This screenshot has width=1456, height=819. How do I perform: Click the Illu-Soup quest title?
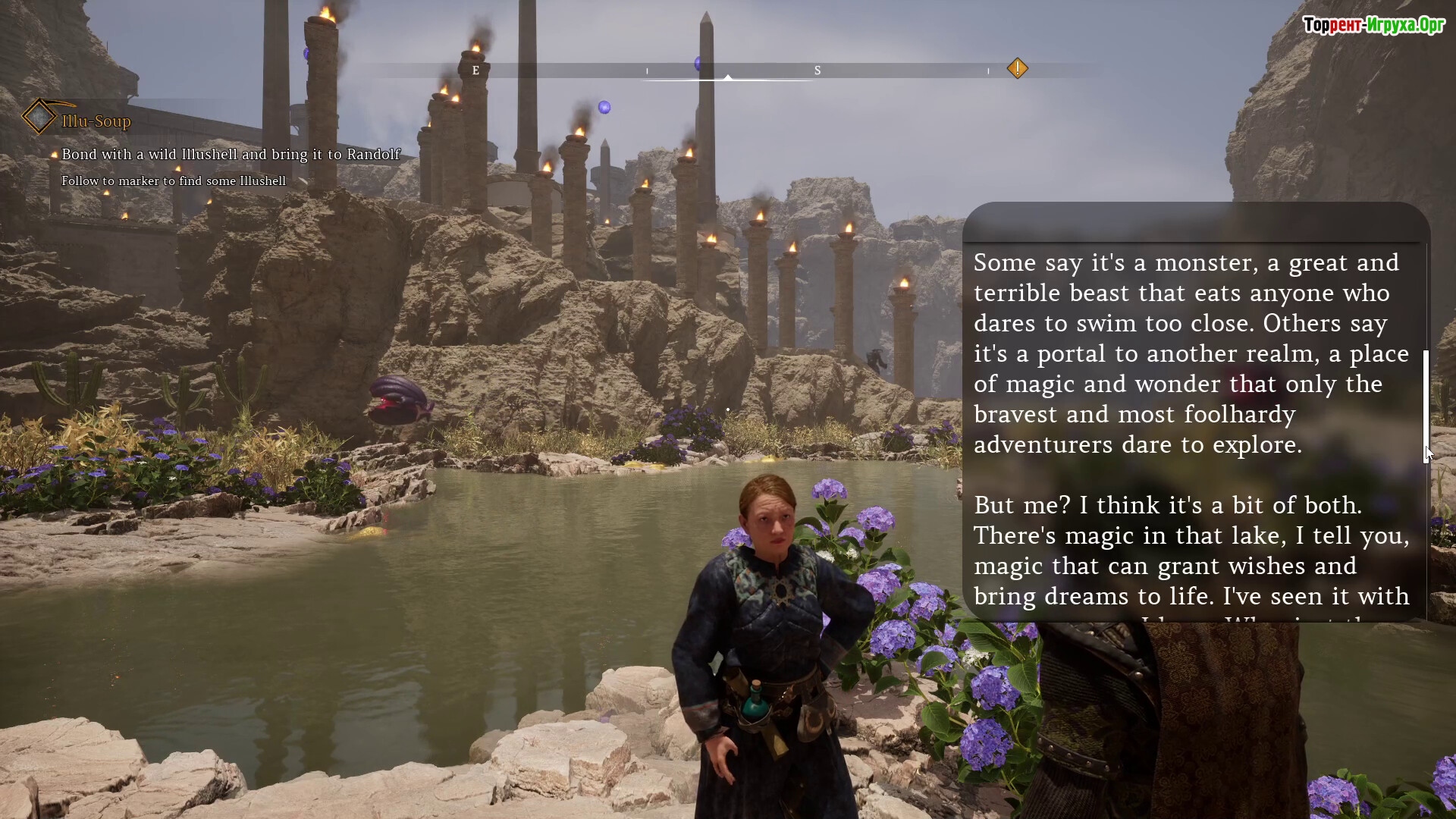[96, 121]
